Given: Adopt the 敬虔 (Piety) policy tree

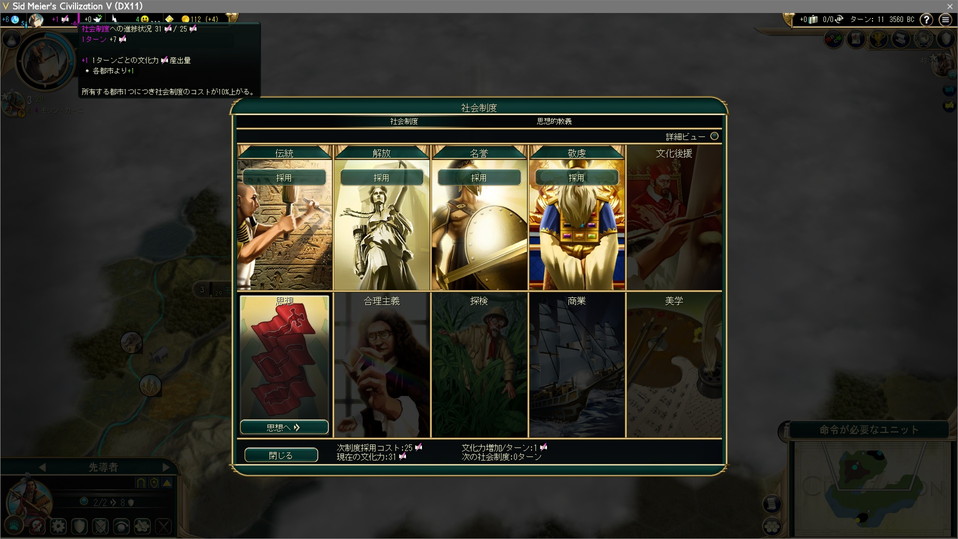Looking at the screenshot, I should [x=576, y=178].
